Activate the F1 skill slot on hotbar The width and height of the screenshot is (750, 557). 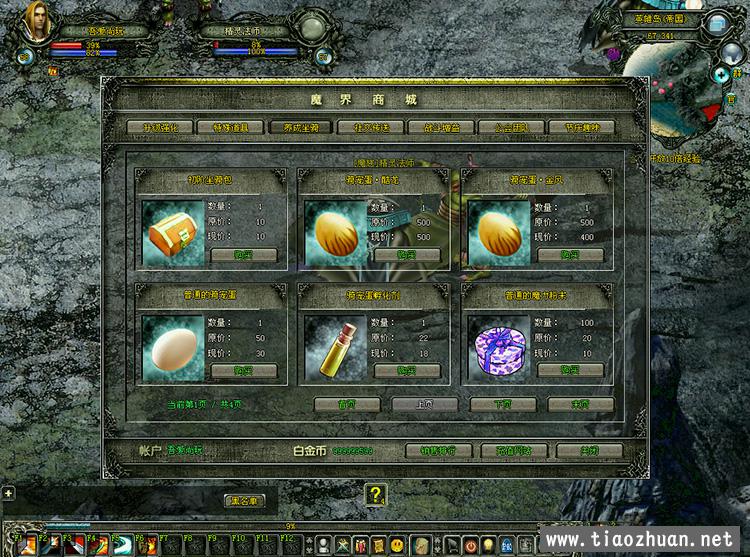tap(29, 546)
